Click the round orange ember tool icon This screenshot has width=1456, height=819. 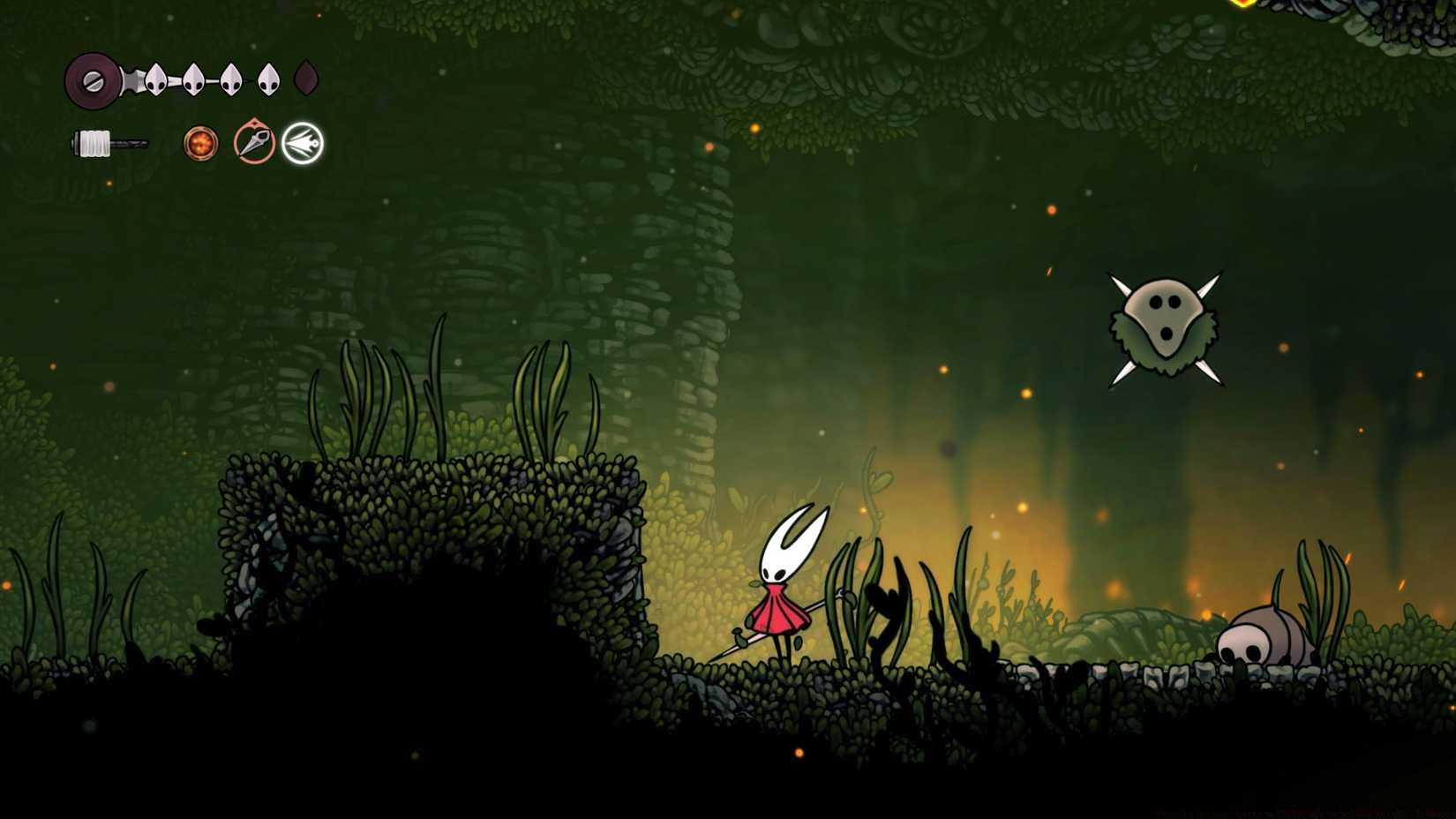point(200,145)
